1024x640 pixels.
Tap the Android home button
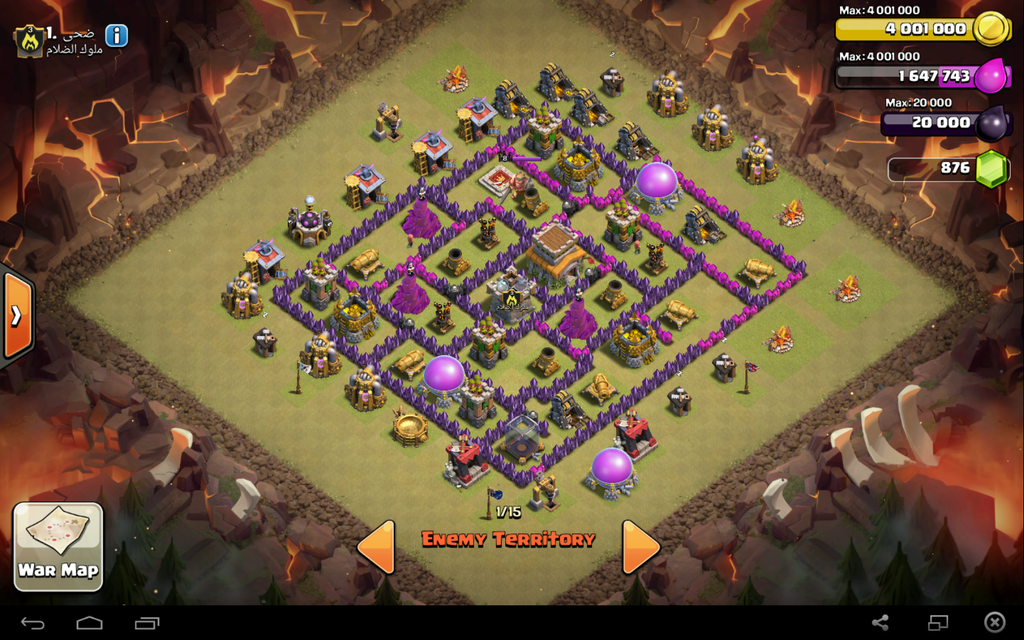pyautogui.click(x=90, y=623)
